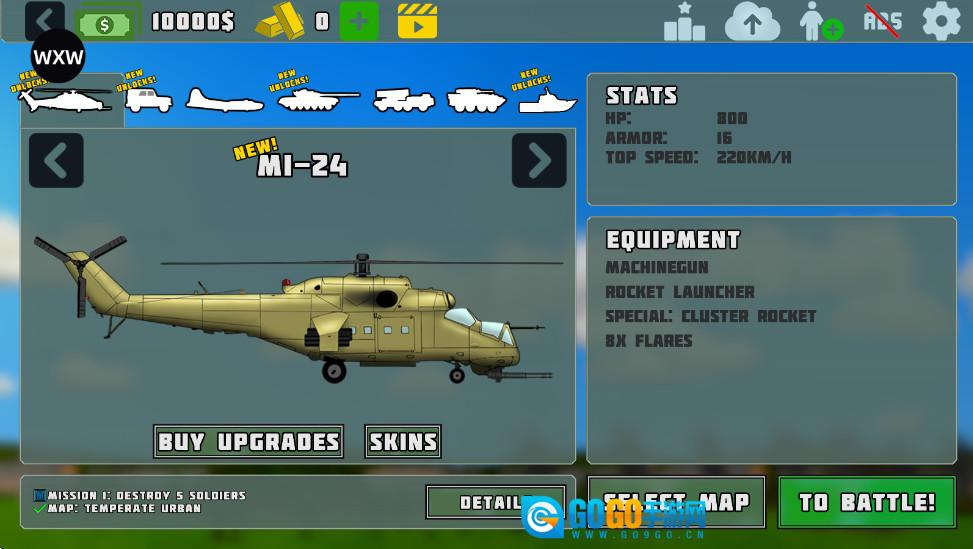
Task: Add gold bars with green plus button
Action: 359,21
